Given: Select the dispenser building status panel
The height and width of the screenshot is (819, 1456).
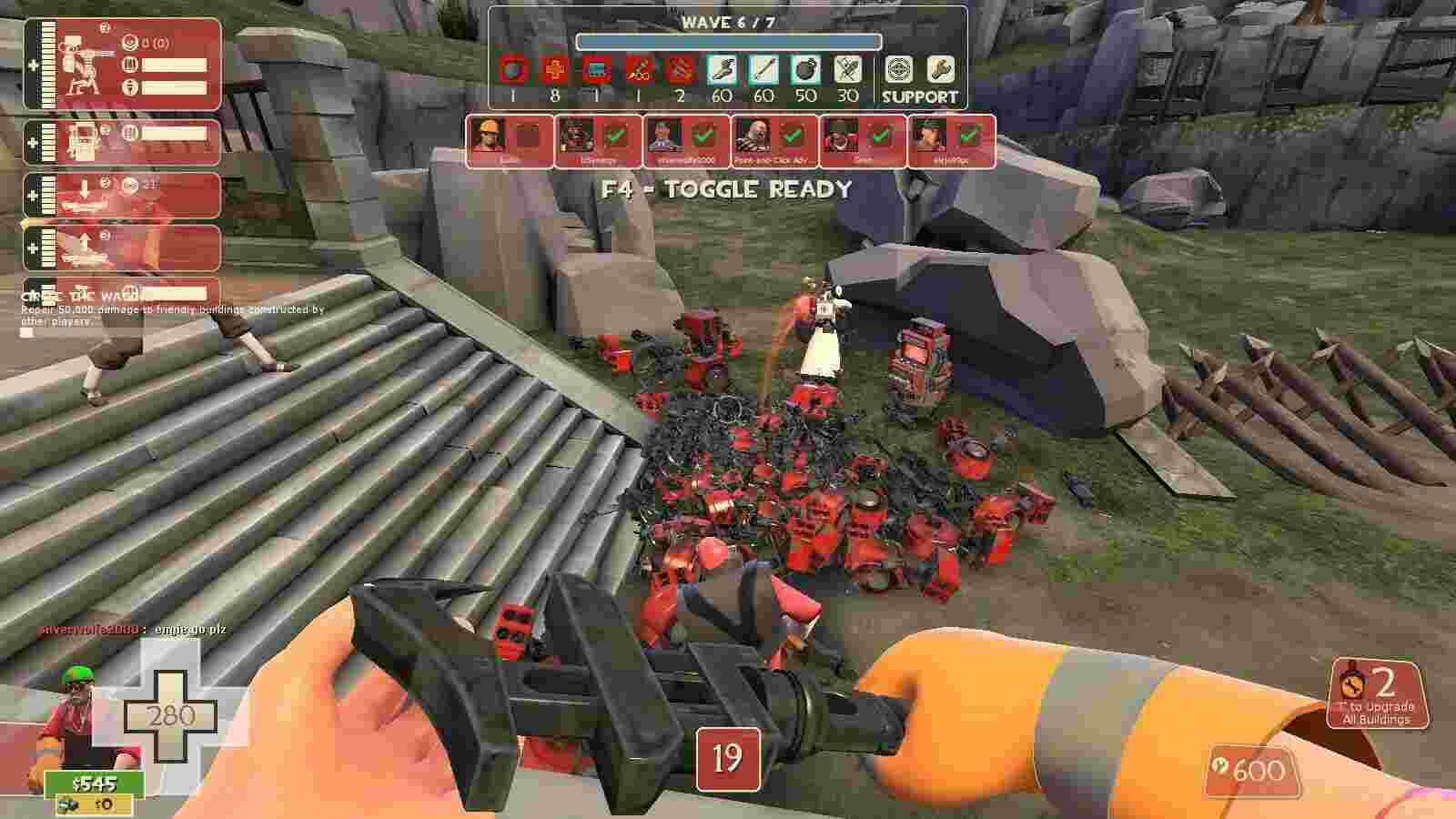Looking at the screenshot, I should pyautogui.click(x=122, y=143).
